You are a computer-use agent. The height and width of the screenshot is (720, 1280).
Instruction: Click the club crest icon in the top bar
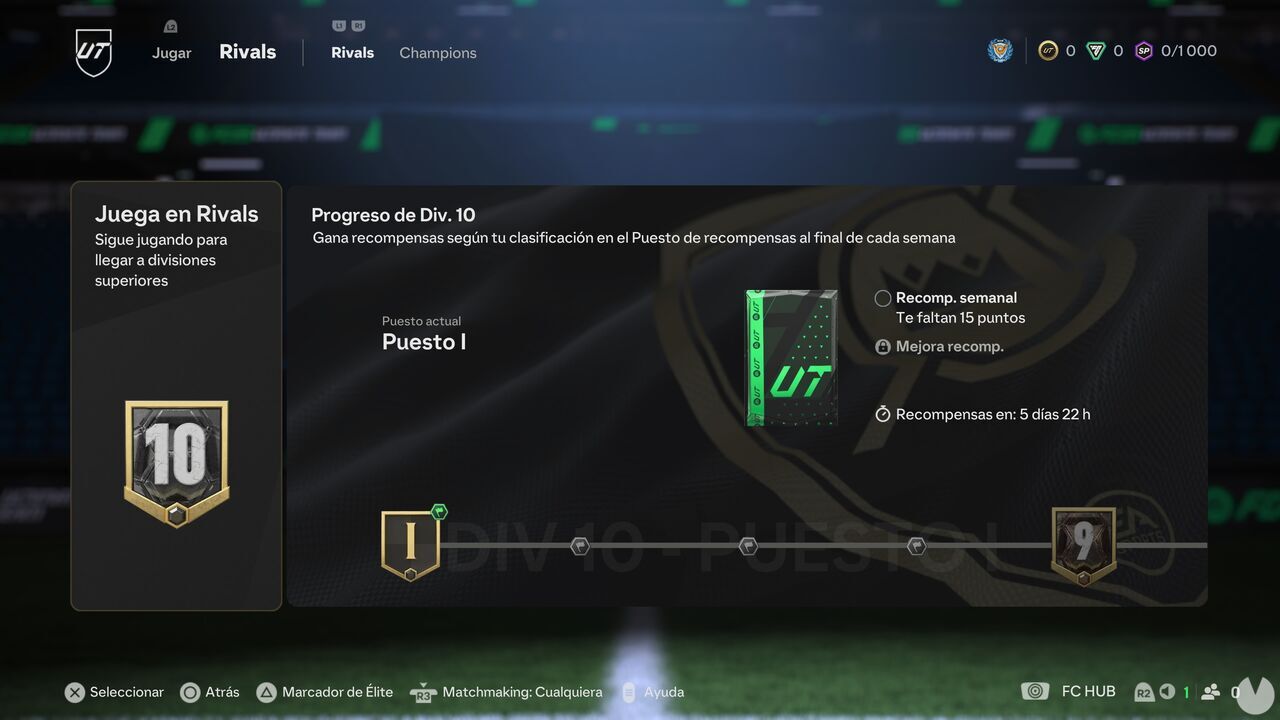pyautogui.click(x=1000, y=50)
